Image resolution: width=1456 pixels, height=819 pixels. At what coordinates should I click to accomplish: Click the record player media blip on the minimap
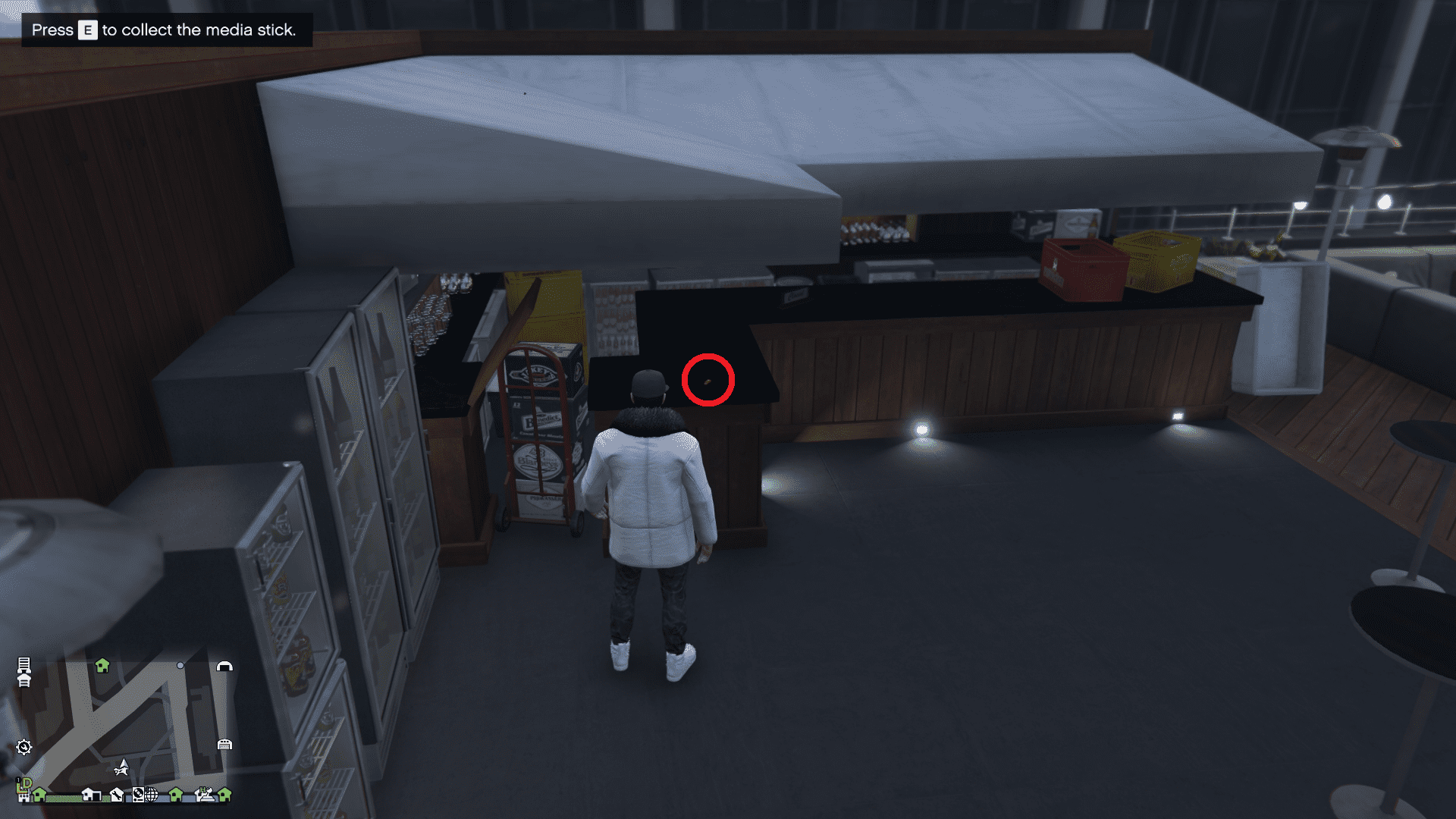[138, 794]
